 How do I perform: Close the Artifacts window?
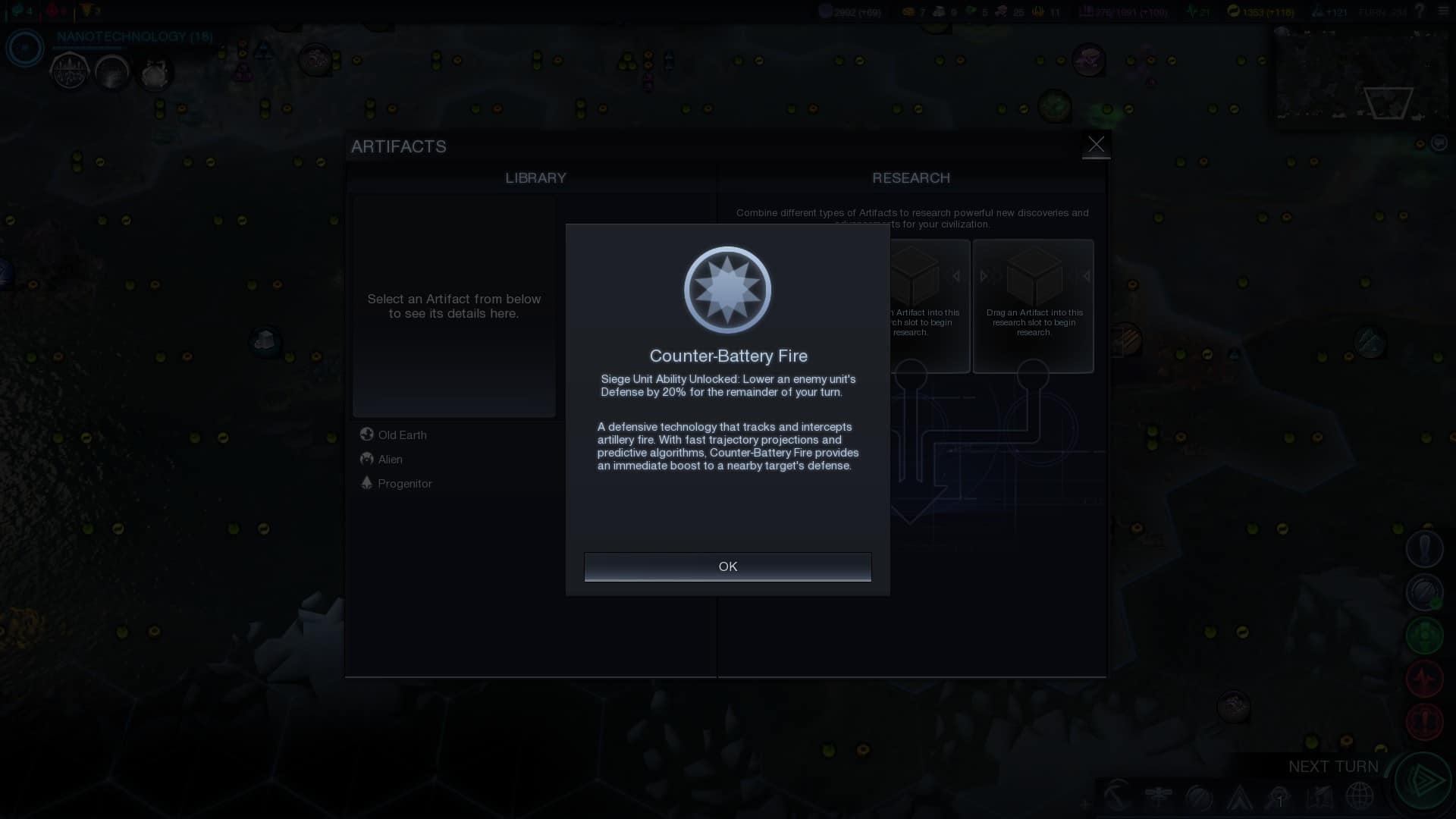pos(1096,144)
